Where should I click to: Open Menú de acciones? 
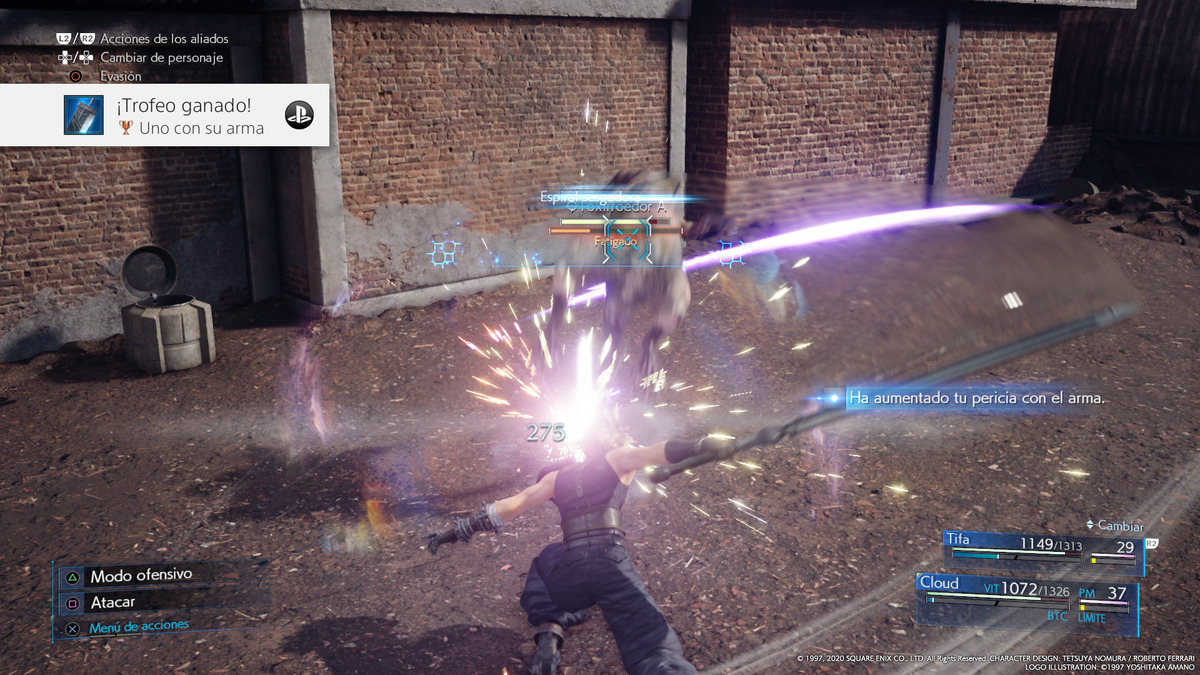tap(138, 628)
